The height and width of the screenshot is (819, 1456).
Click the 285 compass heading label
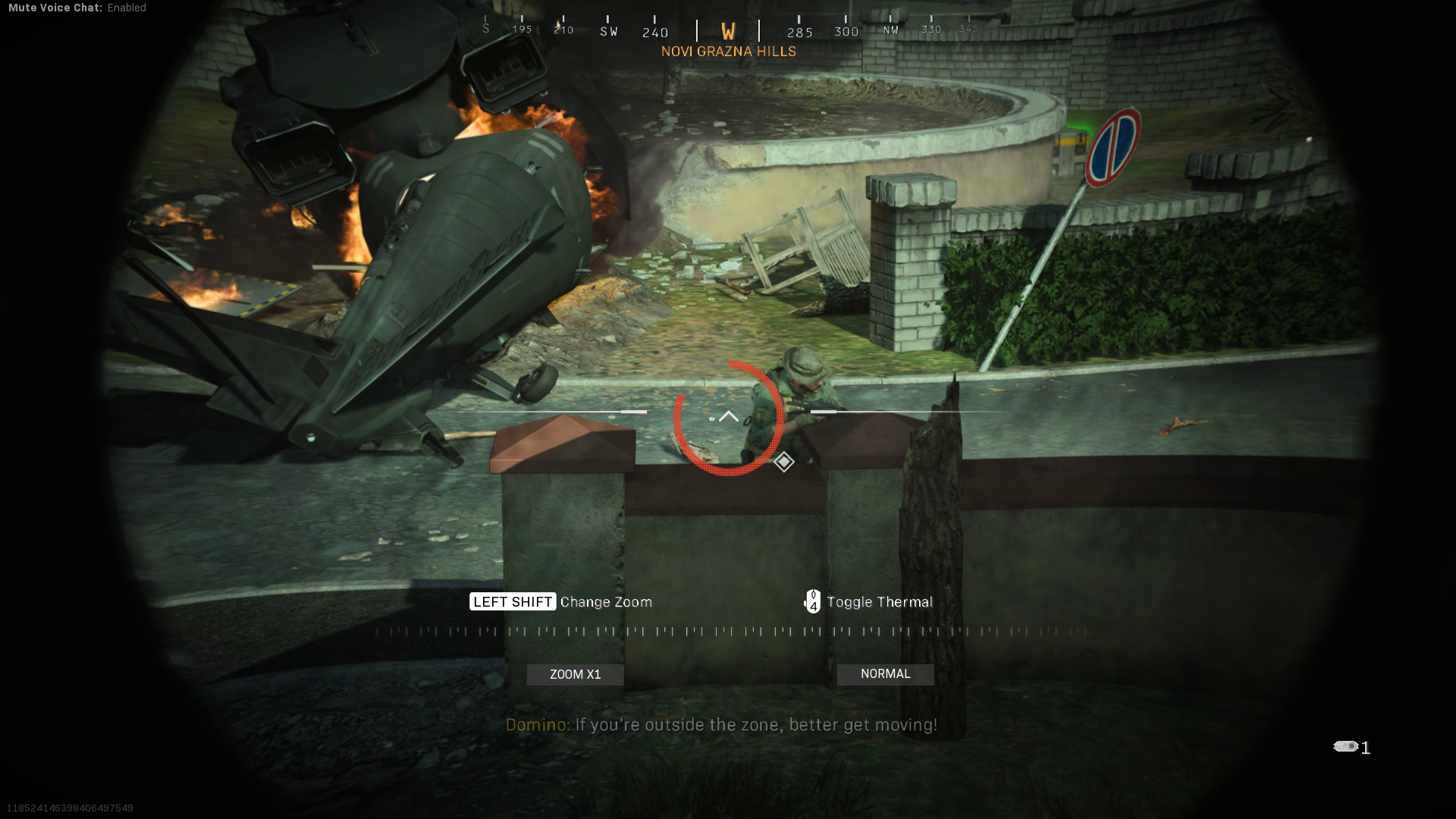coord(800,32)
